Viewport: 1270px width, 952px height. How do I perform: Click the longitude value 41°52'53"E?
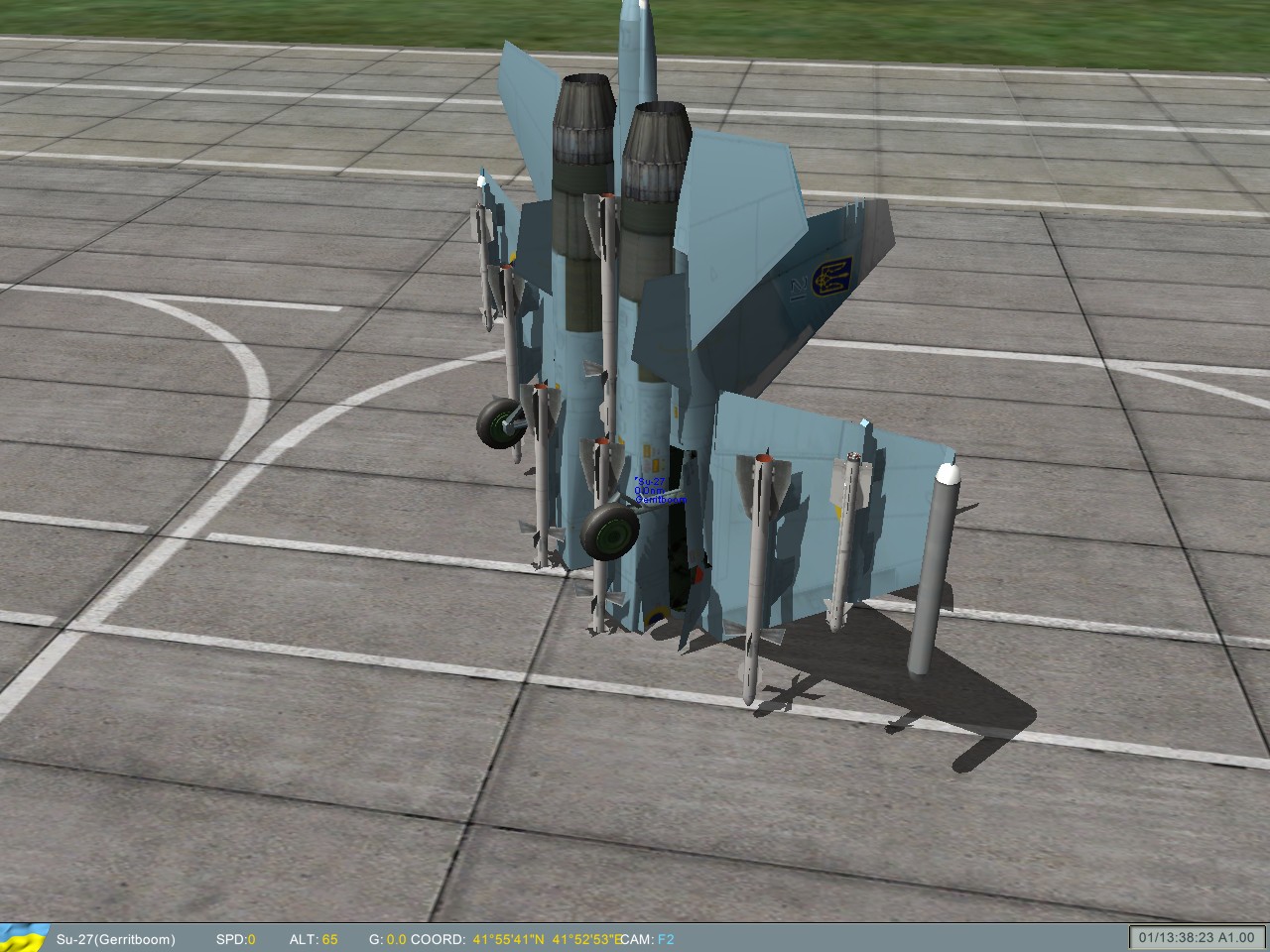(588, 939)
